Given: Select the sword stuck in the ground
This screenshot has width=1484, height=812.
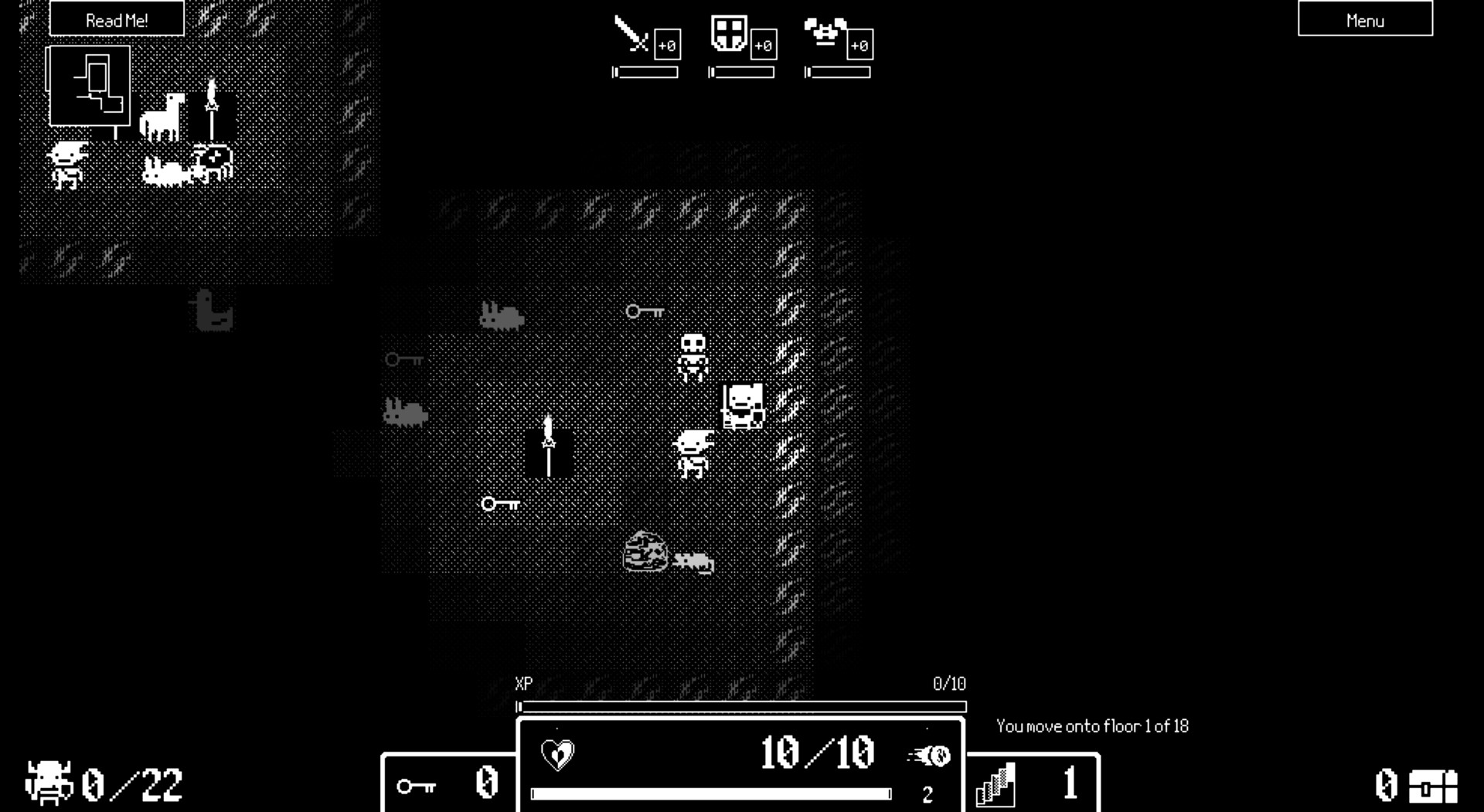Looking at the screenshot, I should (x=550, y=447).
